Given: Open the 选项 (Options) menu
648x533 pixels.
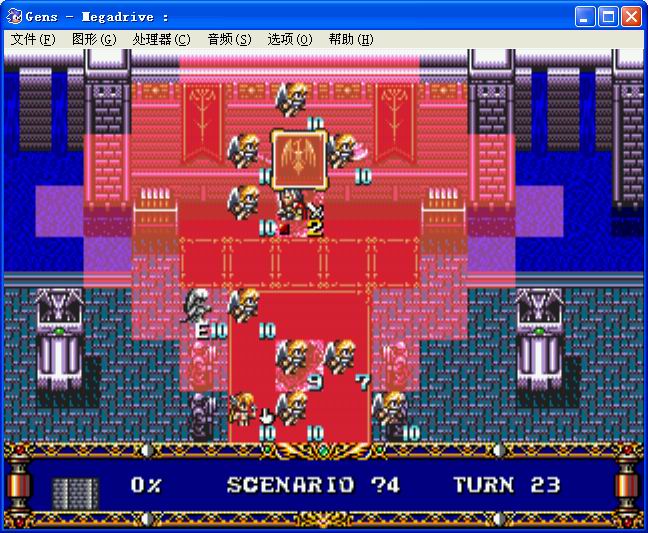Looking at the screenshot, I should click(290, 39).
